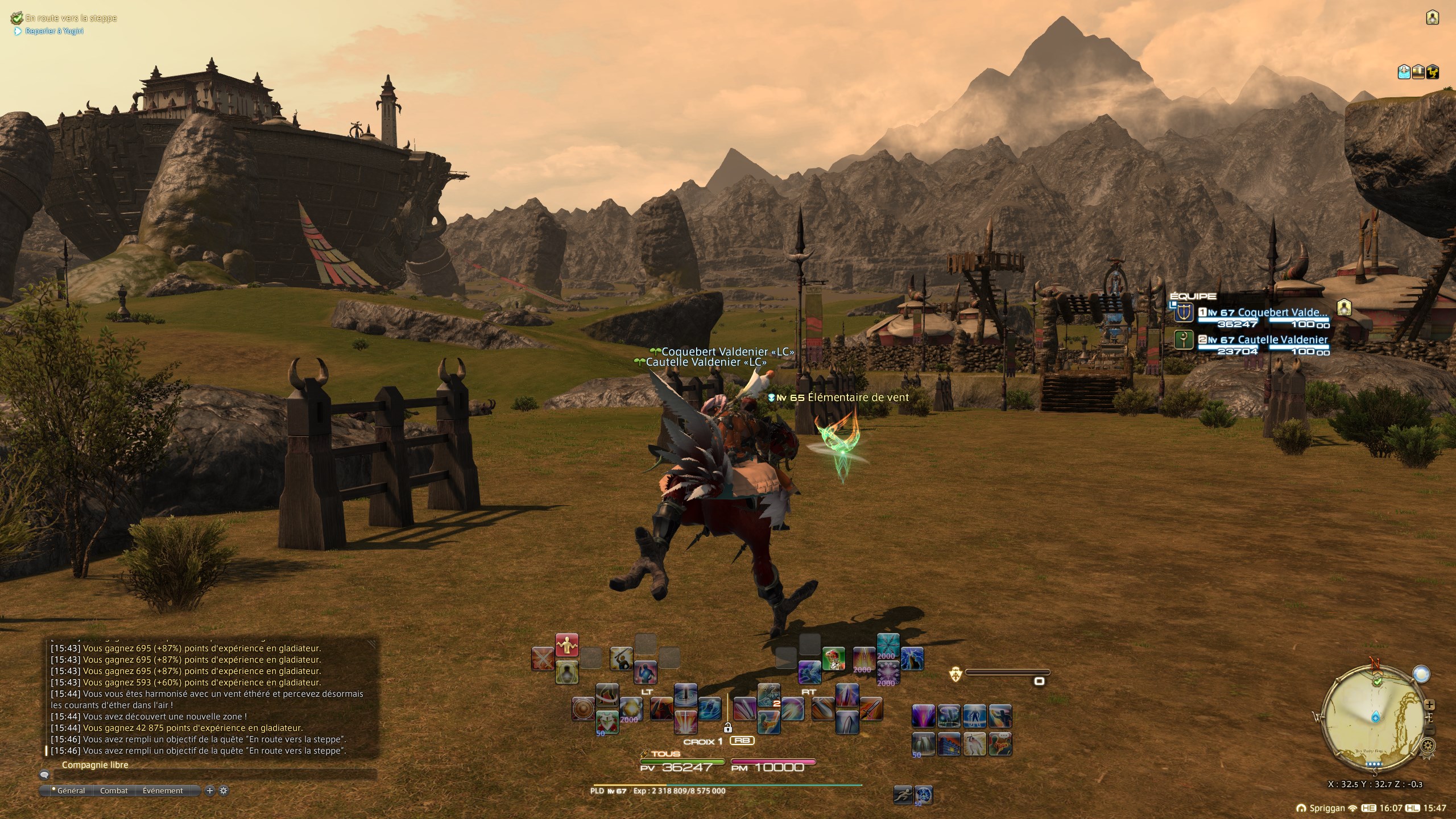The height and width of the screenshot is (819, 1456).
Task: Cast the white shield with roses ability
Action: click(x=606, y=722)
